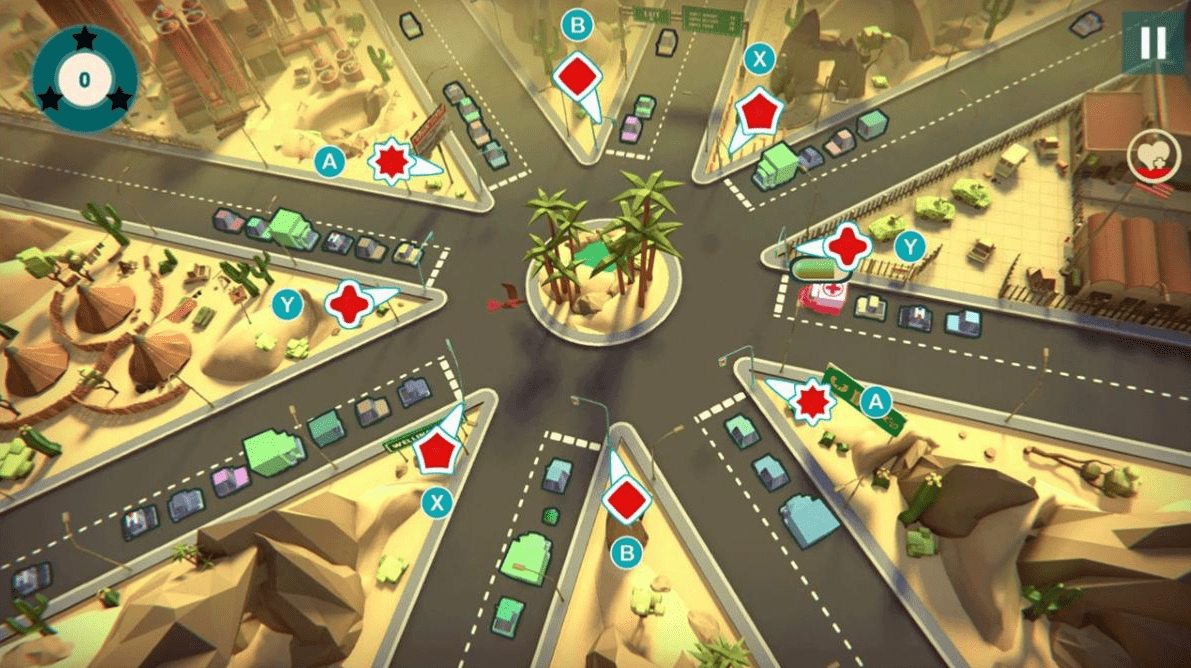Switch the red pentagon signal beside the green truck
This screenshot has width=1191, height=668.
pos(758,112)
